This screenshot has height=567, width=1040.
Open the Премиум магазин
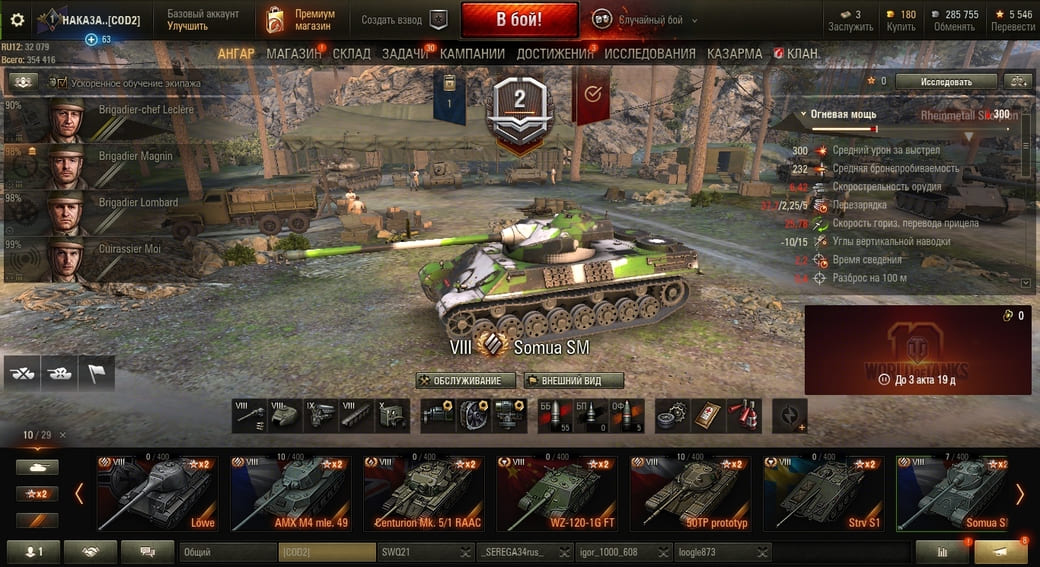point(302,20)
